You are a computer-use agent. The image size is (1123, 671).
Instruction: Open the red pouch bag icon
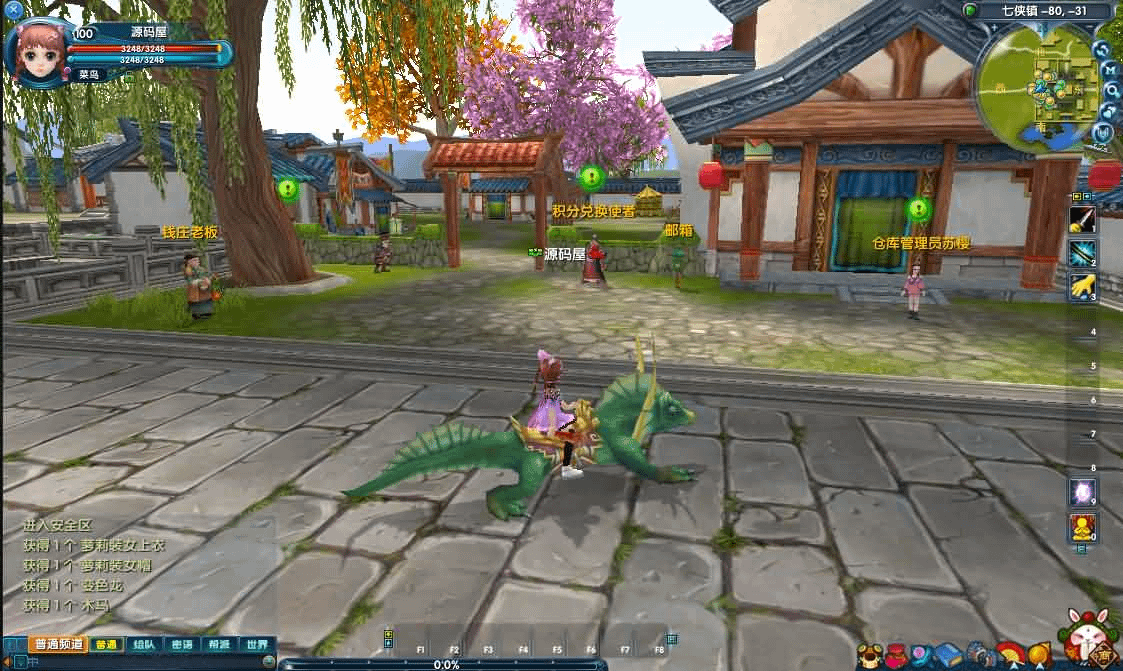[x=896, y=656]
